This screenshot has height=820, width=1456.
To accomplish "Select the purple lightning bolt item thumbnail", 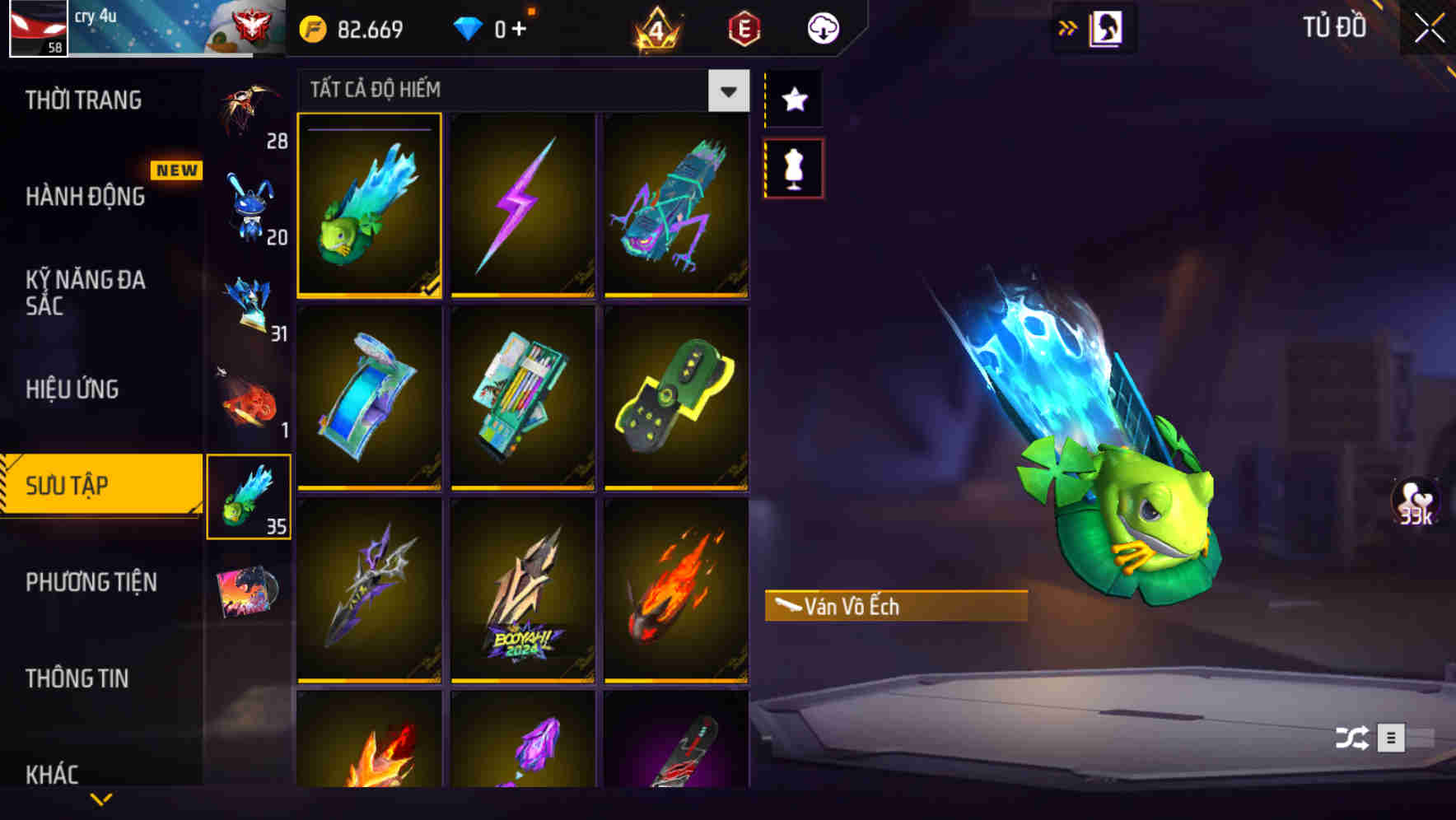I will pos(524,206).
